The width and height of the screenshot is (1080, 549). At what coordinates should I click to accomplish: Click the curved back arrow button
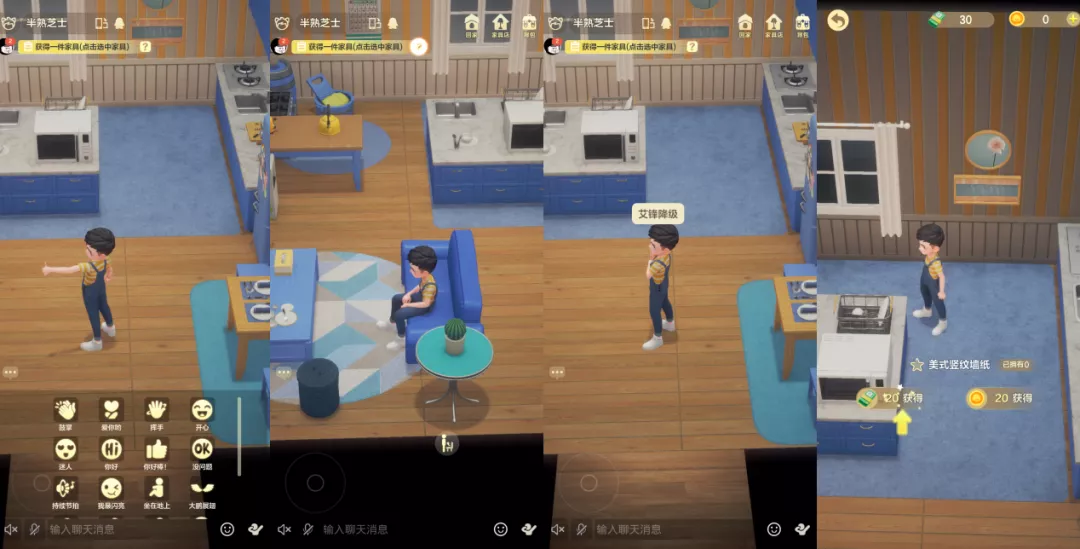(838, 20)
